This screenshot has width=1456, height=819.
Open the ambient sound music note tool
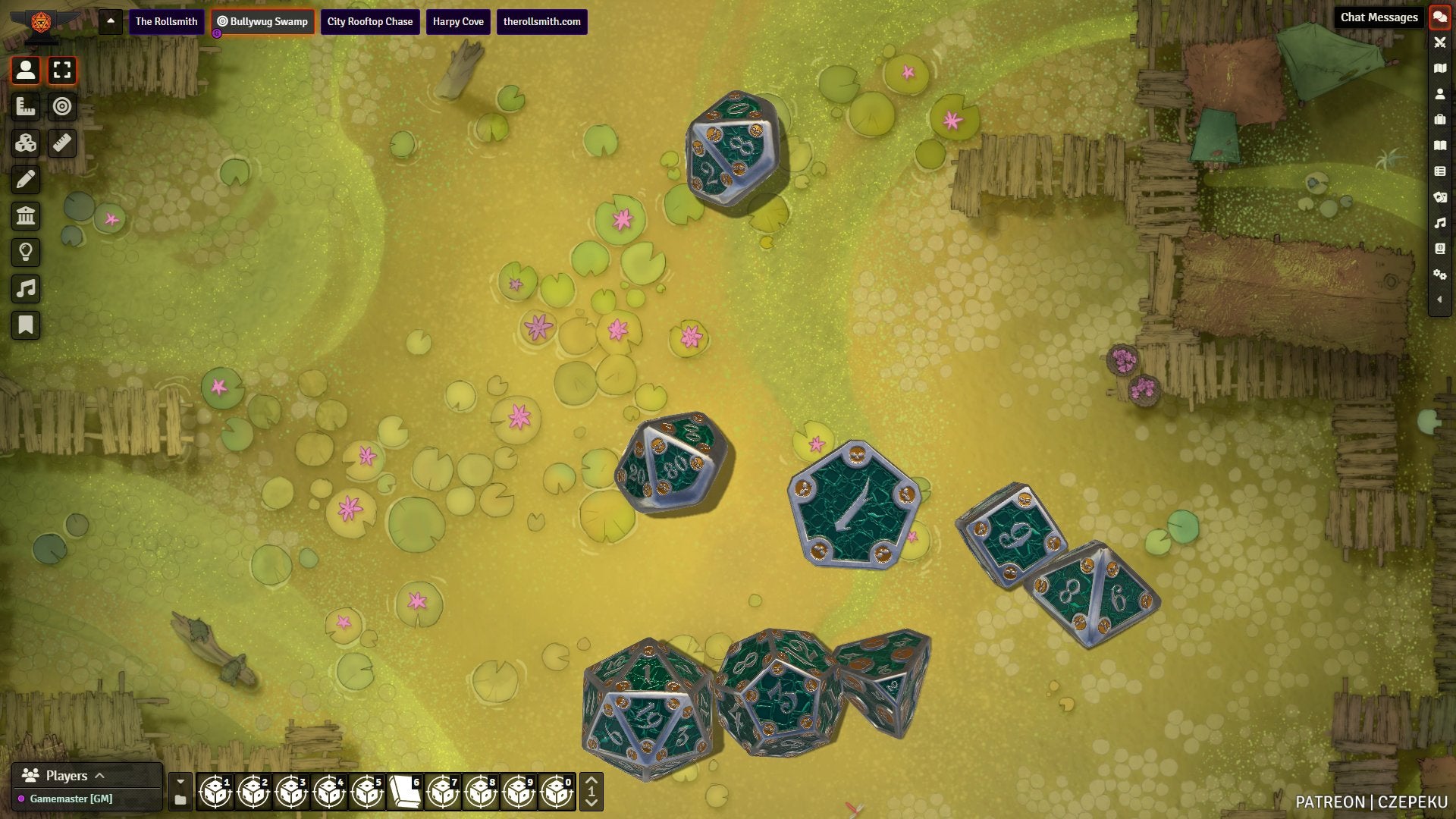click(26, 289)
